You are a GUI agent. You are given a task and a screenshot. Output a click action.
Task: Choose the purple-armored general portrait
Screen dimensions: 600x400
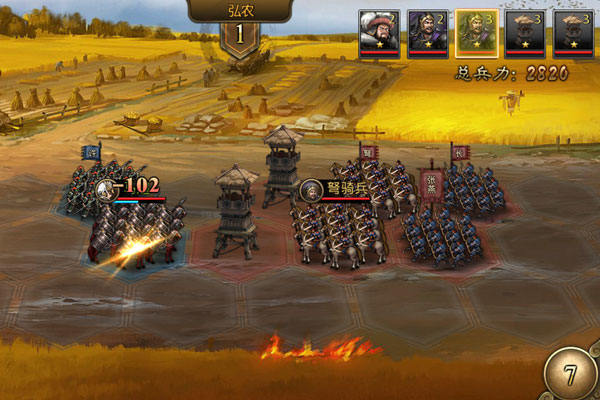(429, 32)
